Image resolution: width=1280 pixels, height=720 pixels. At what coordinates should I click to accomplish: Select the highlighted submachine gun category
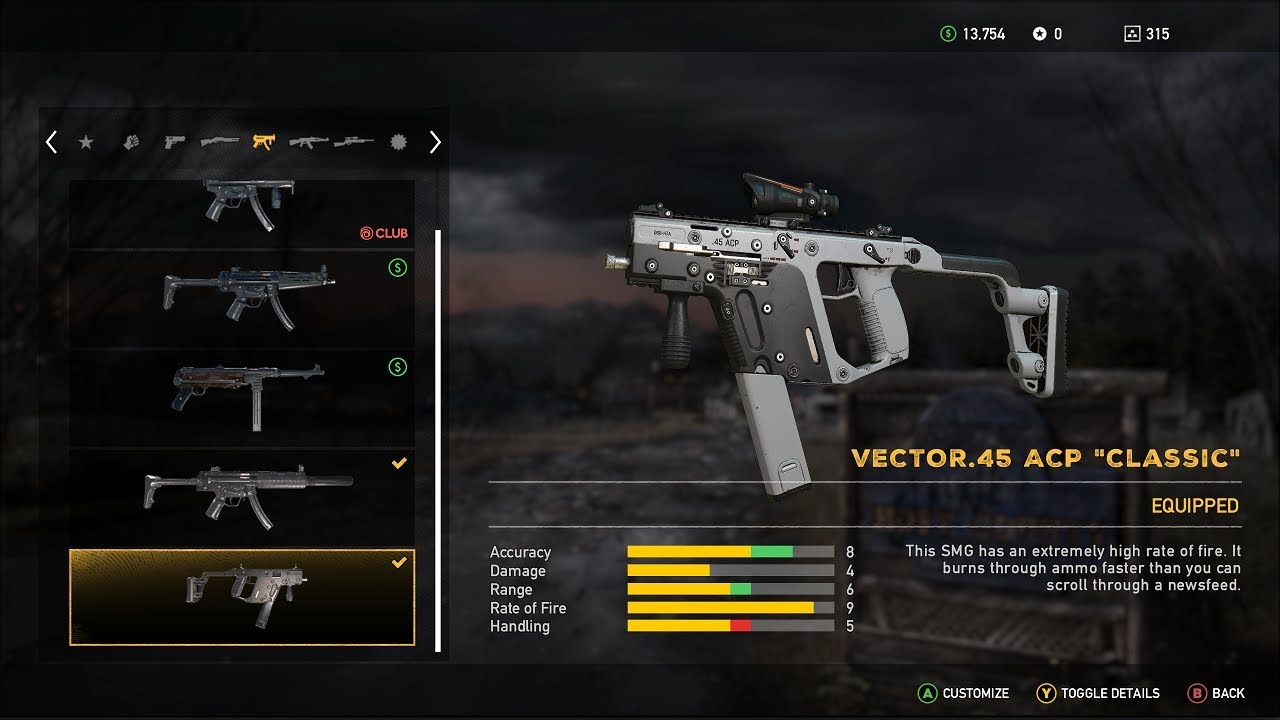pos(263,142)
